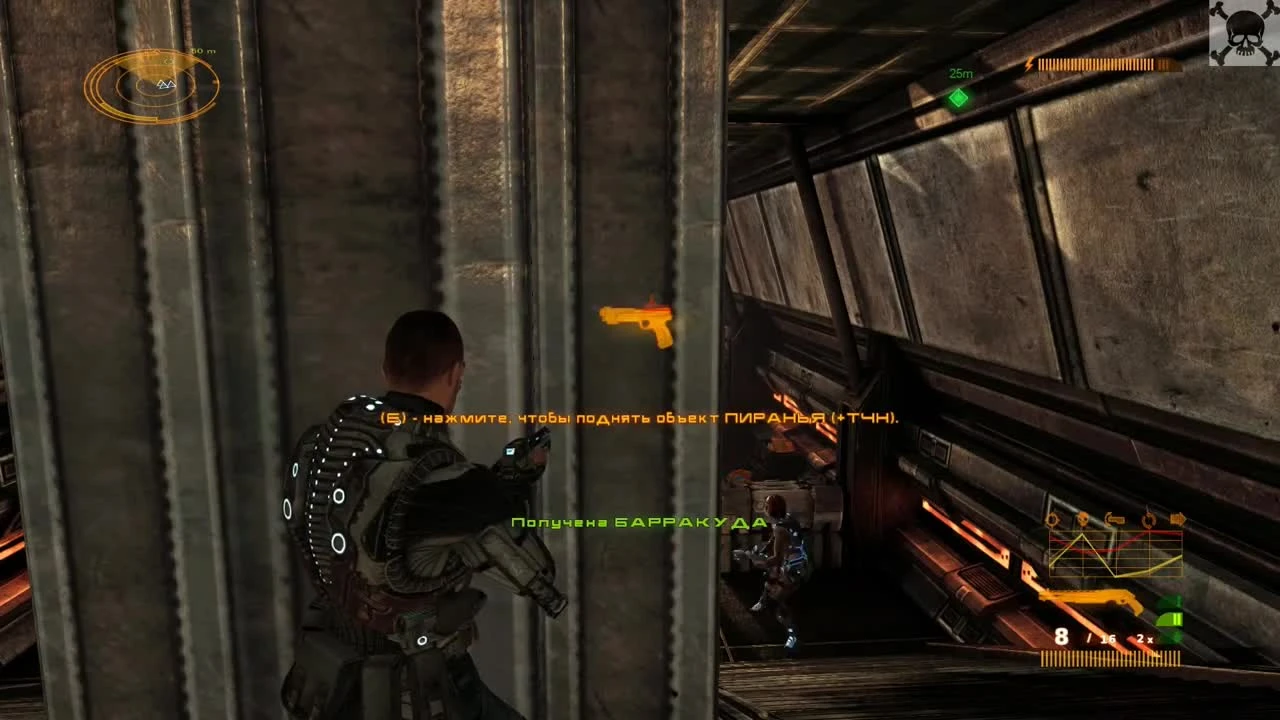Image resolution: width=1280 pixels, height=720 pixels.
Task: Click the reload circular-arrow icon
Action: [1148, 519]
